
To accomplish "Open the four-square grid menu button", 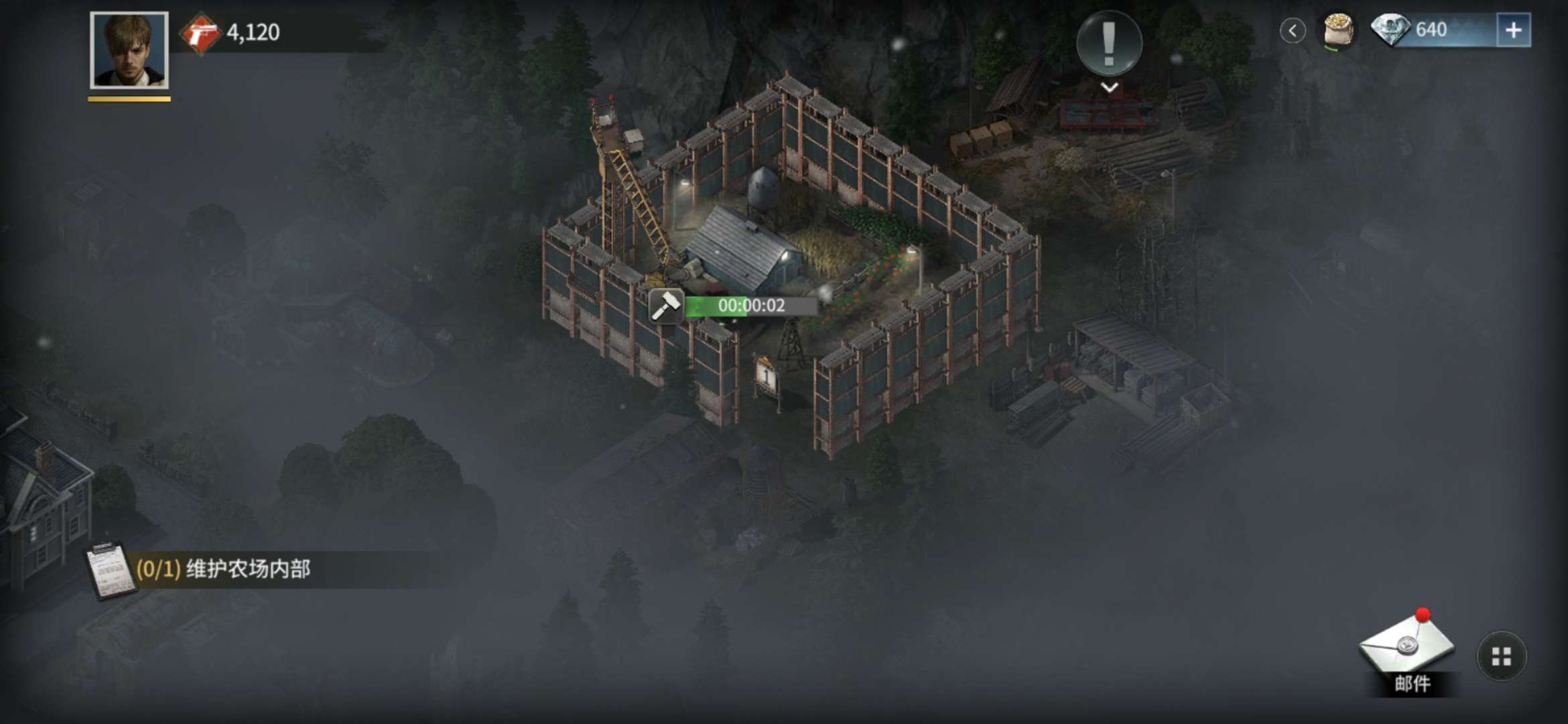I will coord(1501,656).
